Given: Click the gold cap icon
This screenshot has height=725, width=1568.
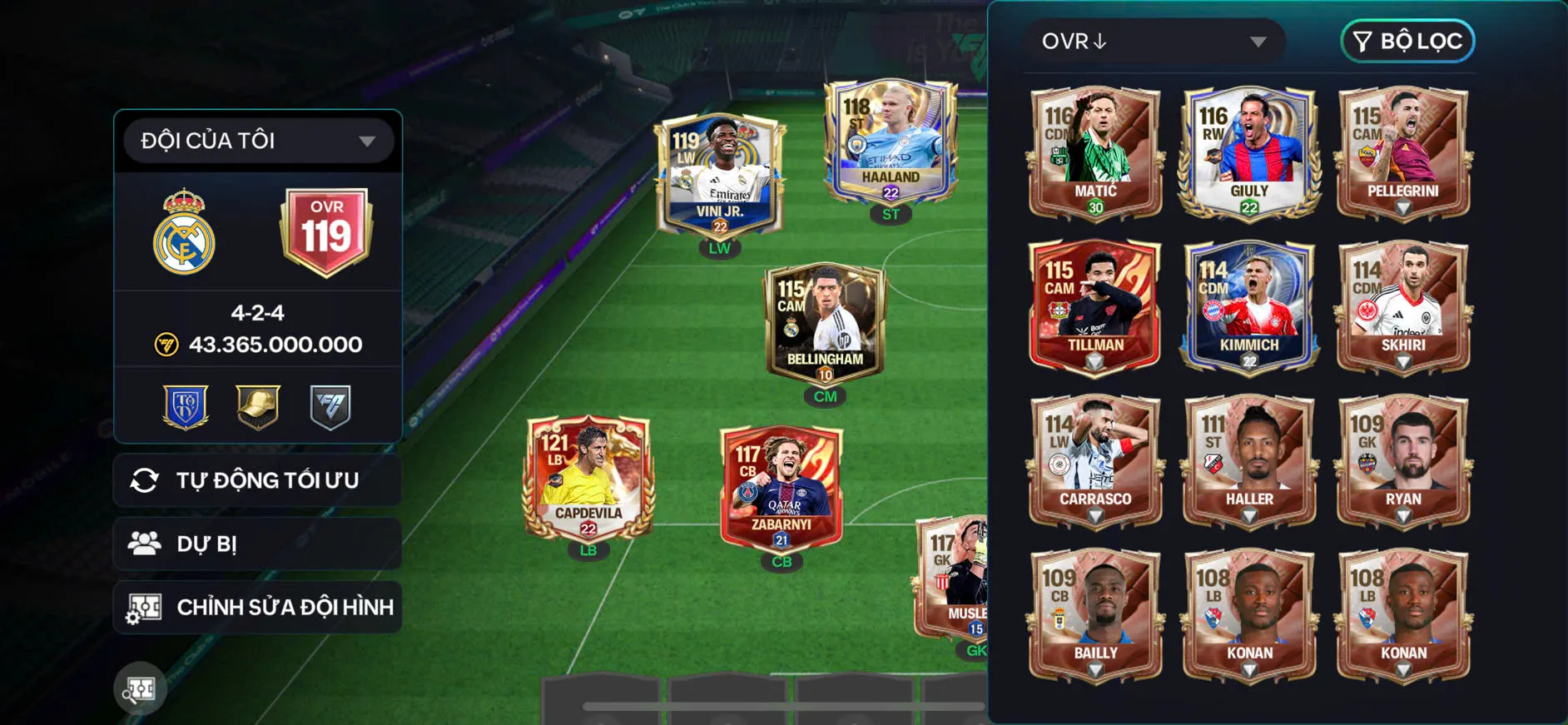Looking at the screenshot, I should (258, 407).
